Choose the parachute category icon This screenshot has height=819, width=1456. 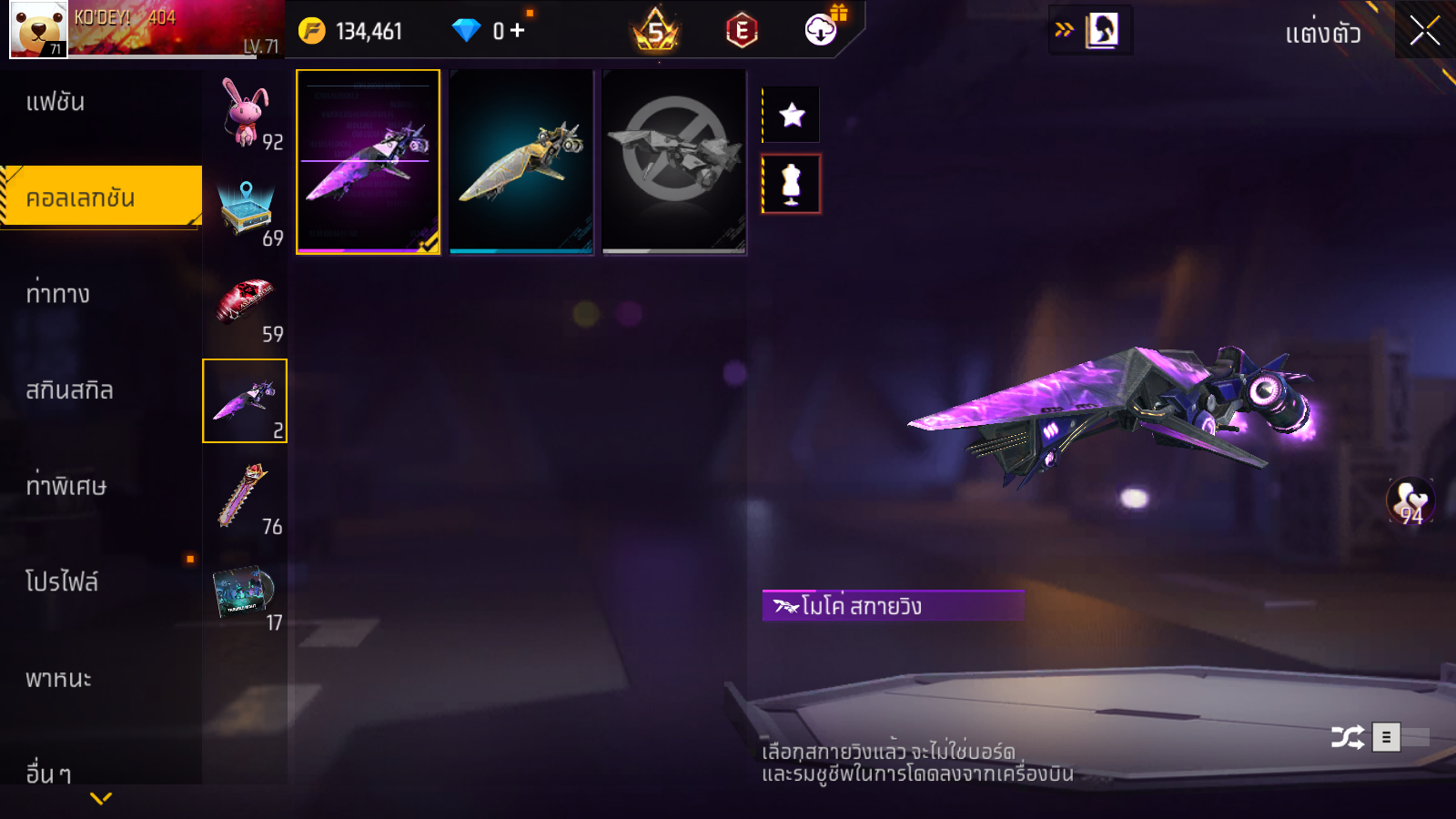pos(245,497)
